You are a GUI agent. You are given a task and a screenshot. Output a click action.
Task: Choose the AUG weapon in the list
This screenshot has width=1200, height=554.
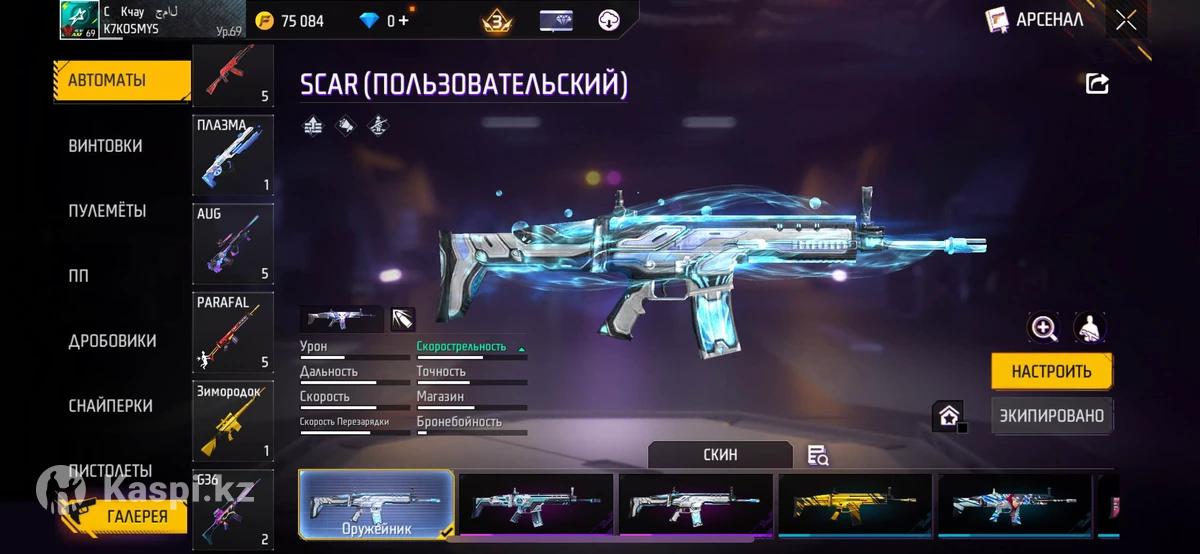click(x=232, y=244)
